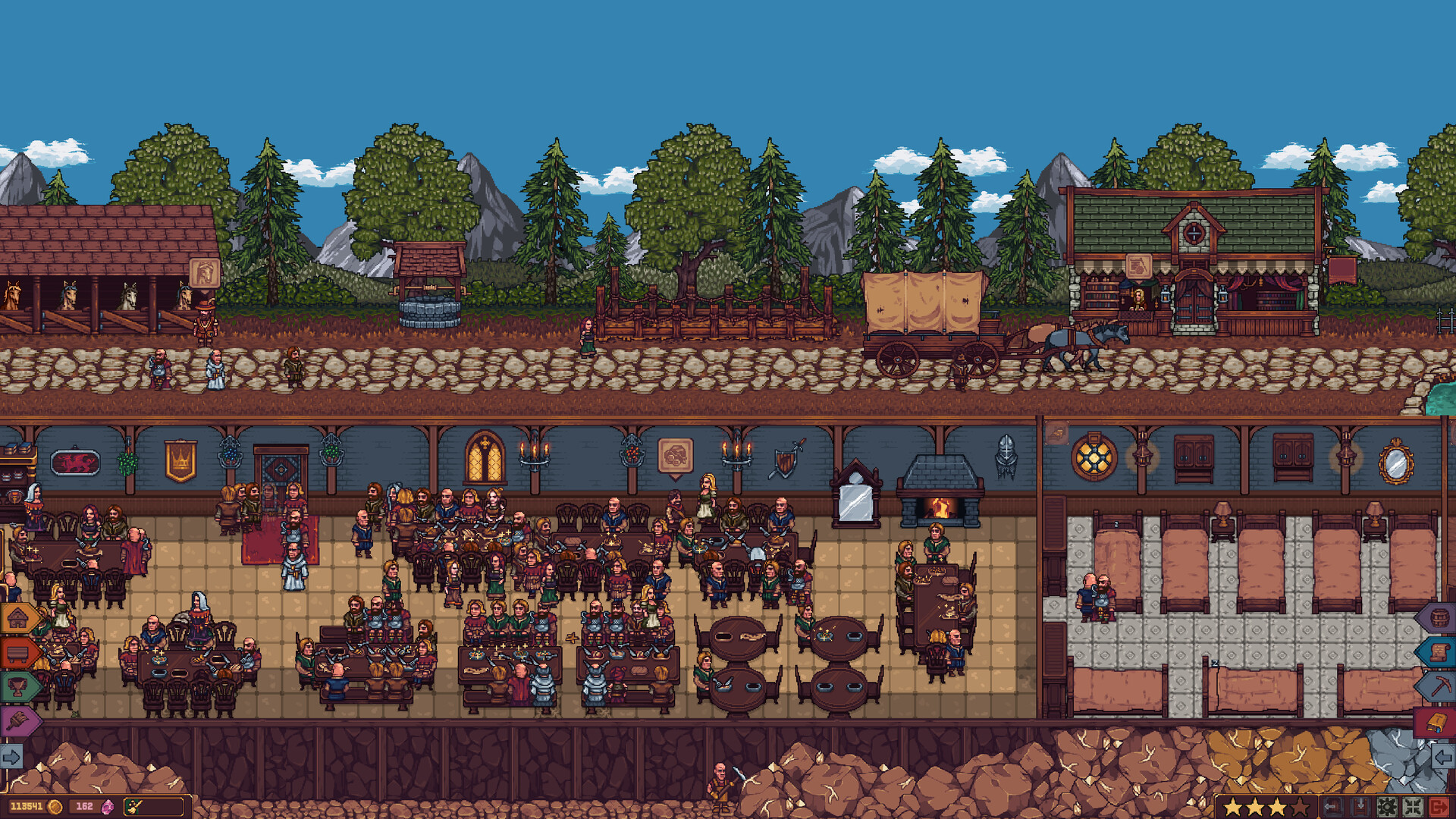This screenshot has width=1456, height=819.
Task: Click the bedroom sign icon
Action: click(x=1056, y=434)
